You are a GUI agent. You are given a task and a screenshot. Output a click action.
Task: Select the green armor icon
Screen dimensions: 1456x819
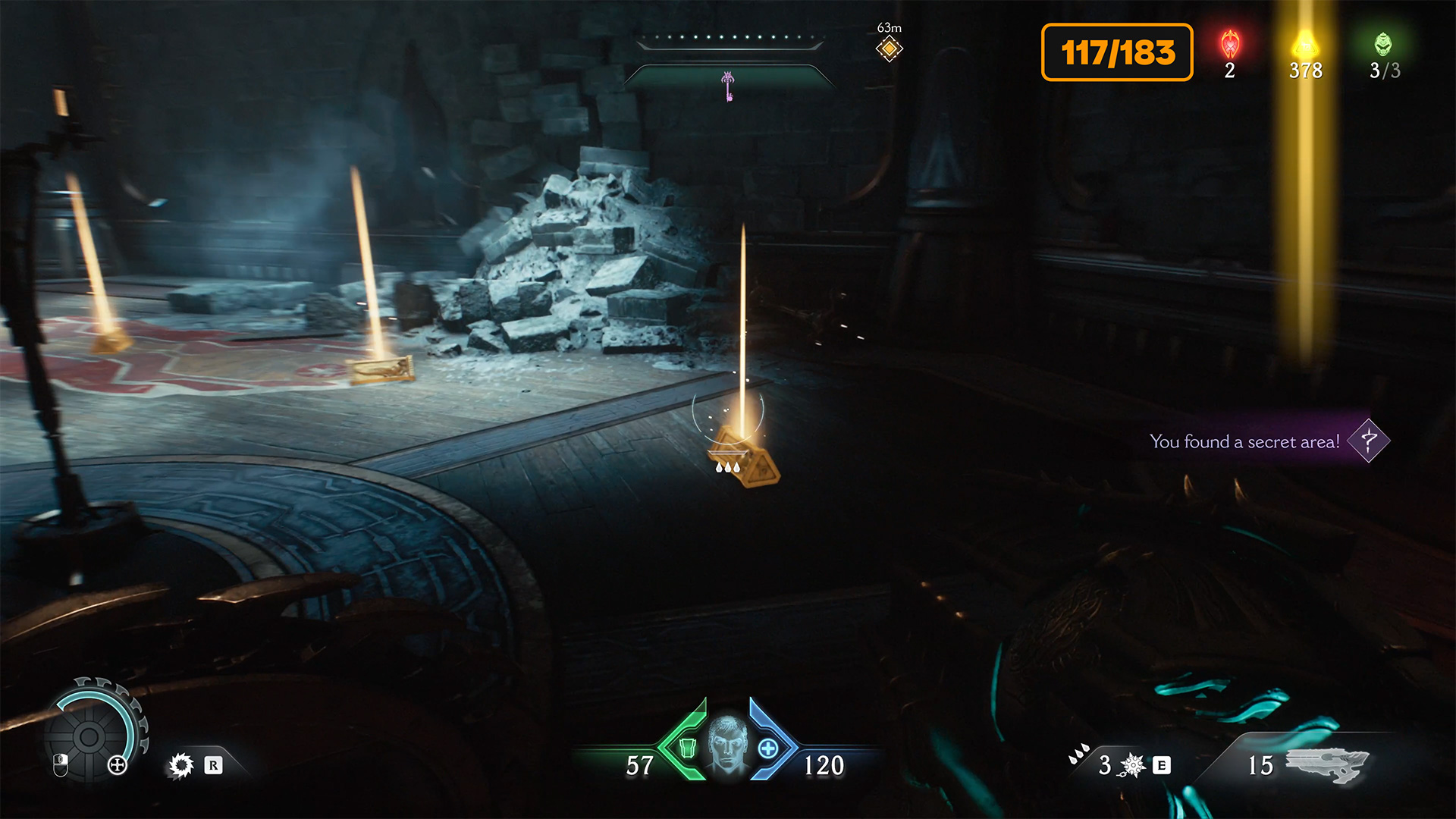coord(687,748)
